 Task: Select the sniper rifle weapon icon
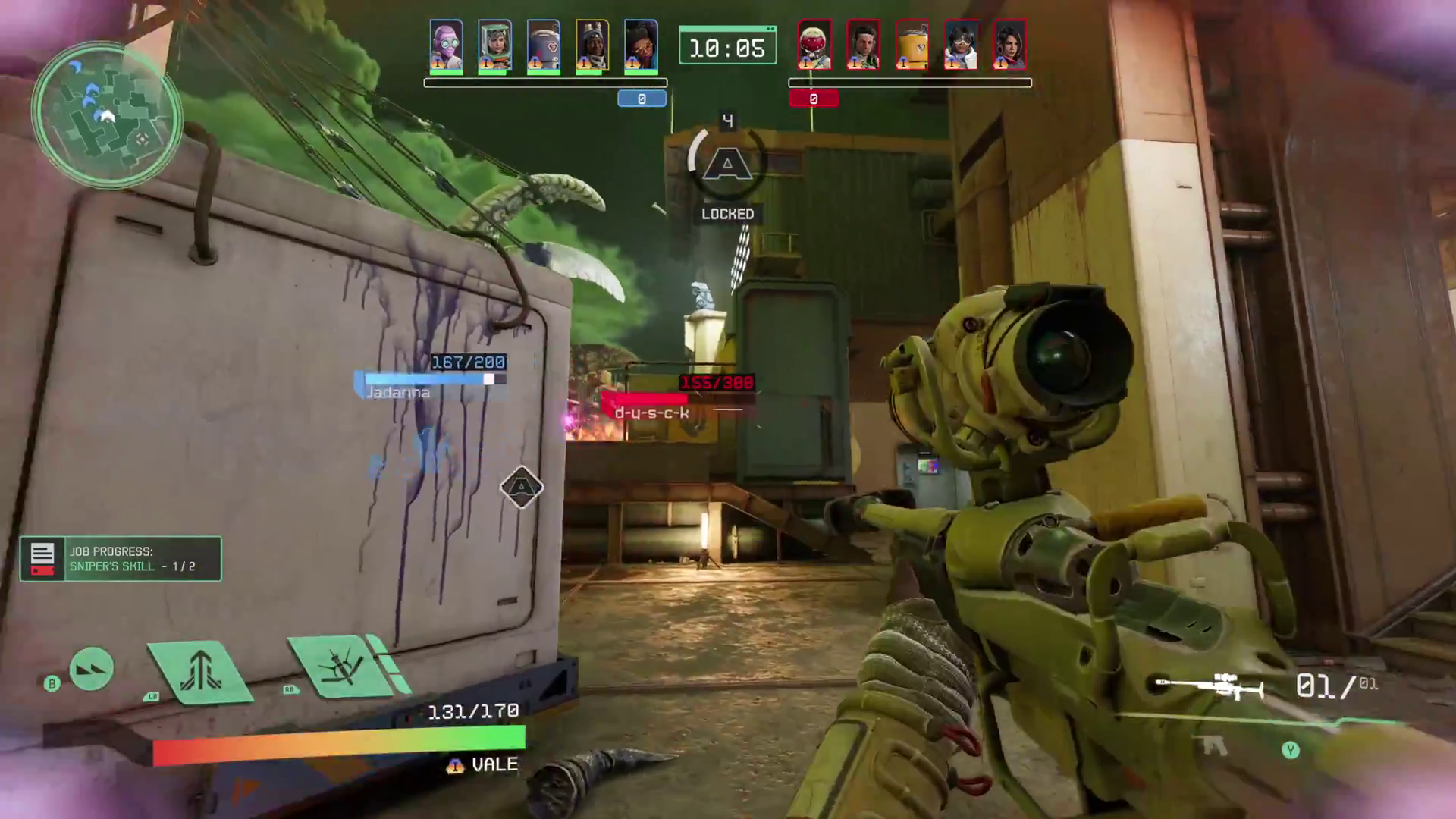[1209, 686]
